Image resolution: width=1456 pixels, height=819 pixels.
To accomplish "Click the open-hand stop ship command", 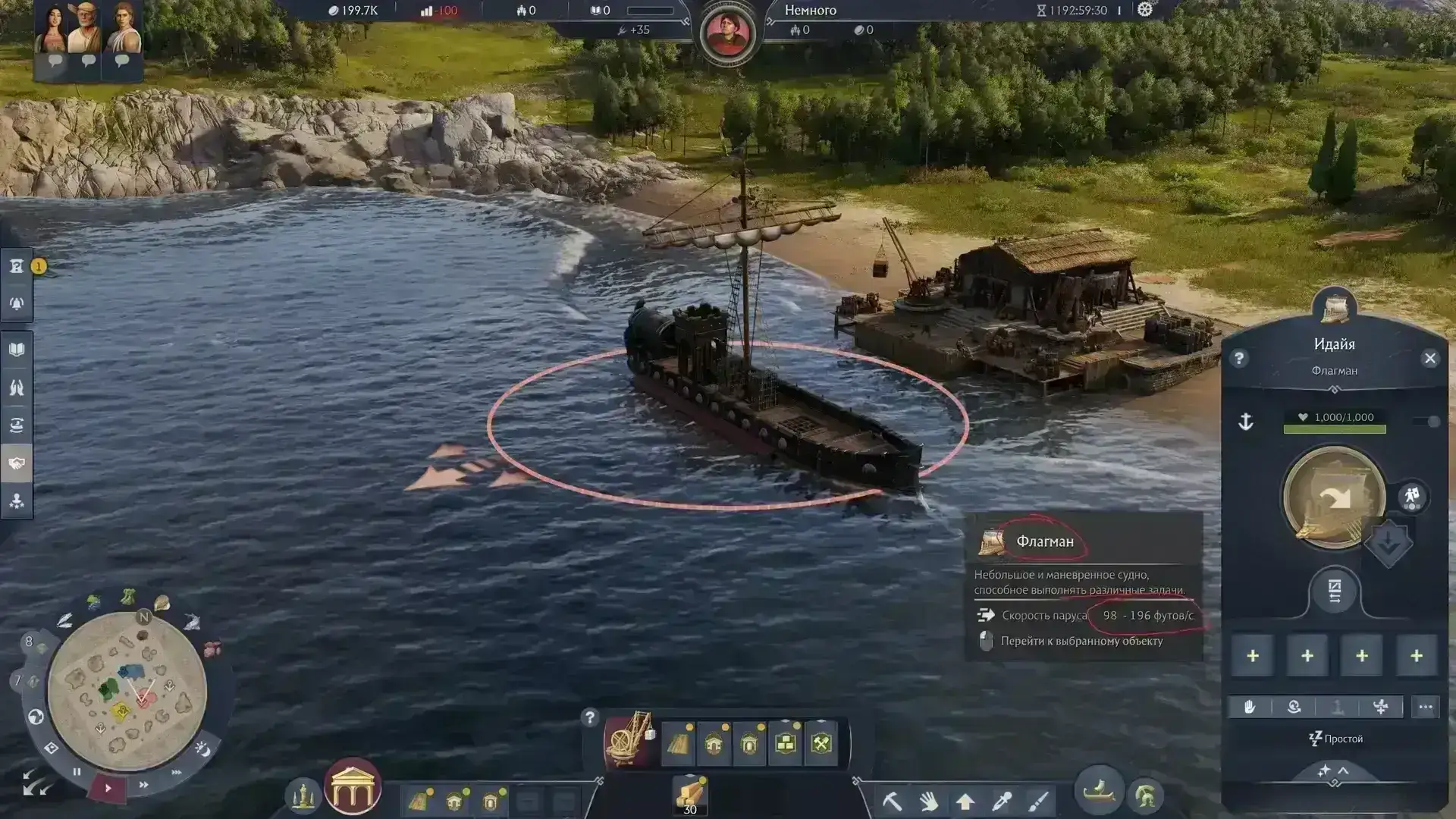I will pos(1249,707).
